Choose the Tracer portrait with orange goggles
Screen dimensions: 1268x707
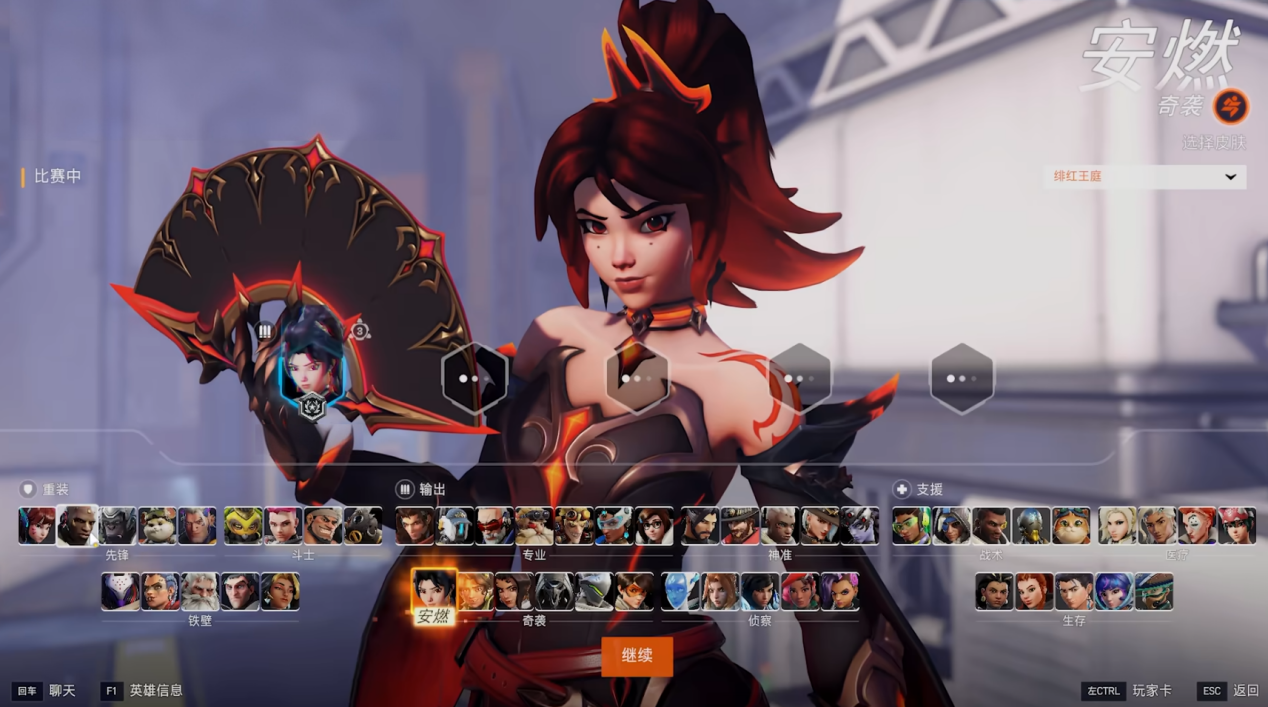click(x=634, y=592)
